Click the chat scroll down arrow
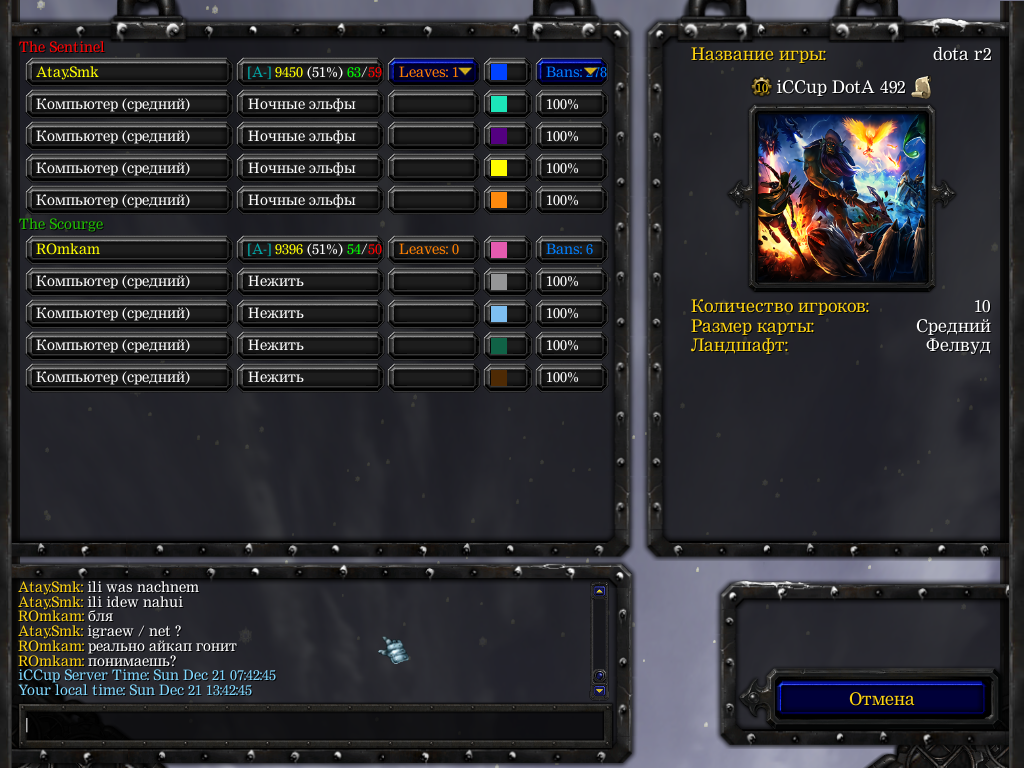This screenshot has height=768, width=1024. point(599,690)
